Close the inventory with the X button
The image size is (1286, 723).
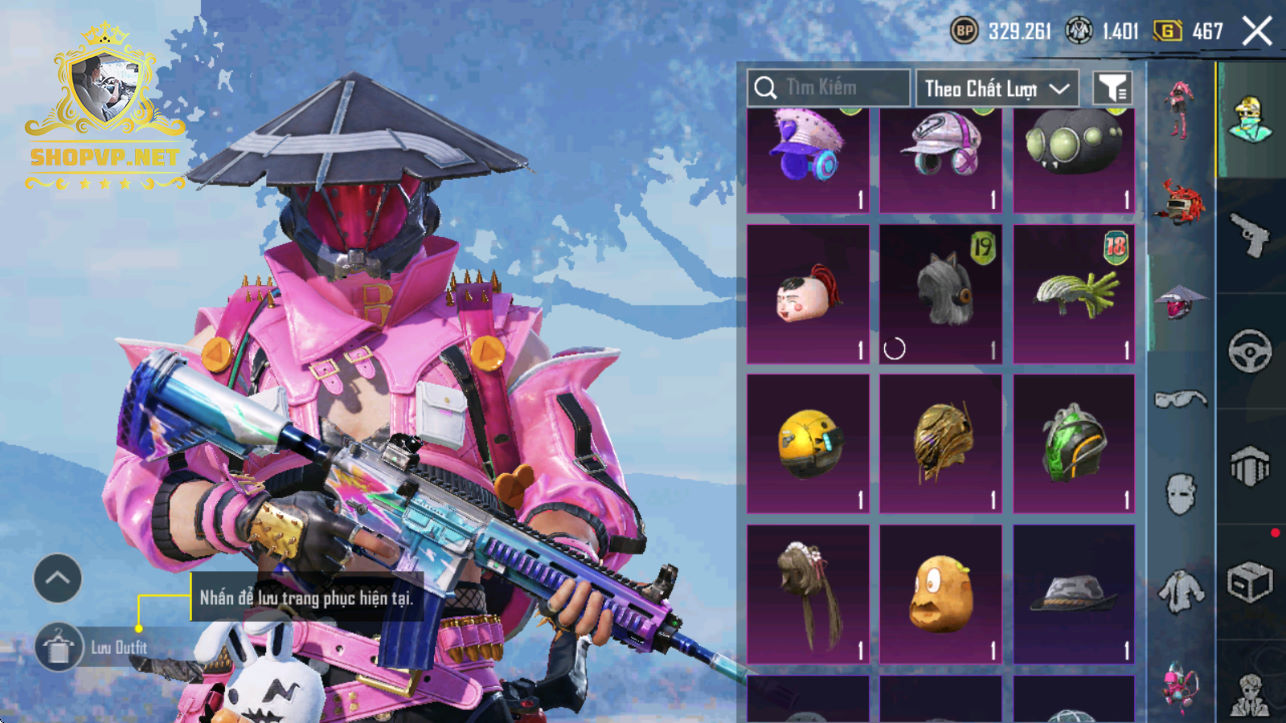coord(1257,31)
